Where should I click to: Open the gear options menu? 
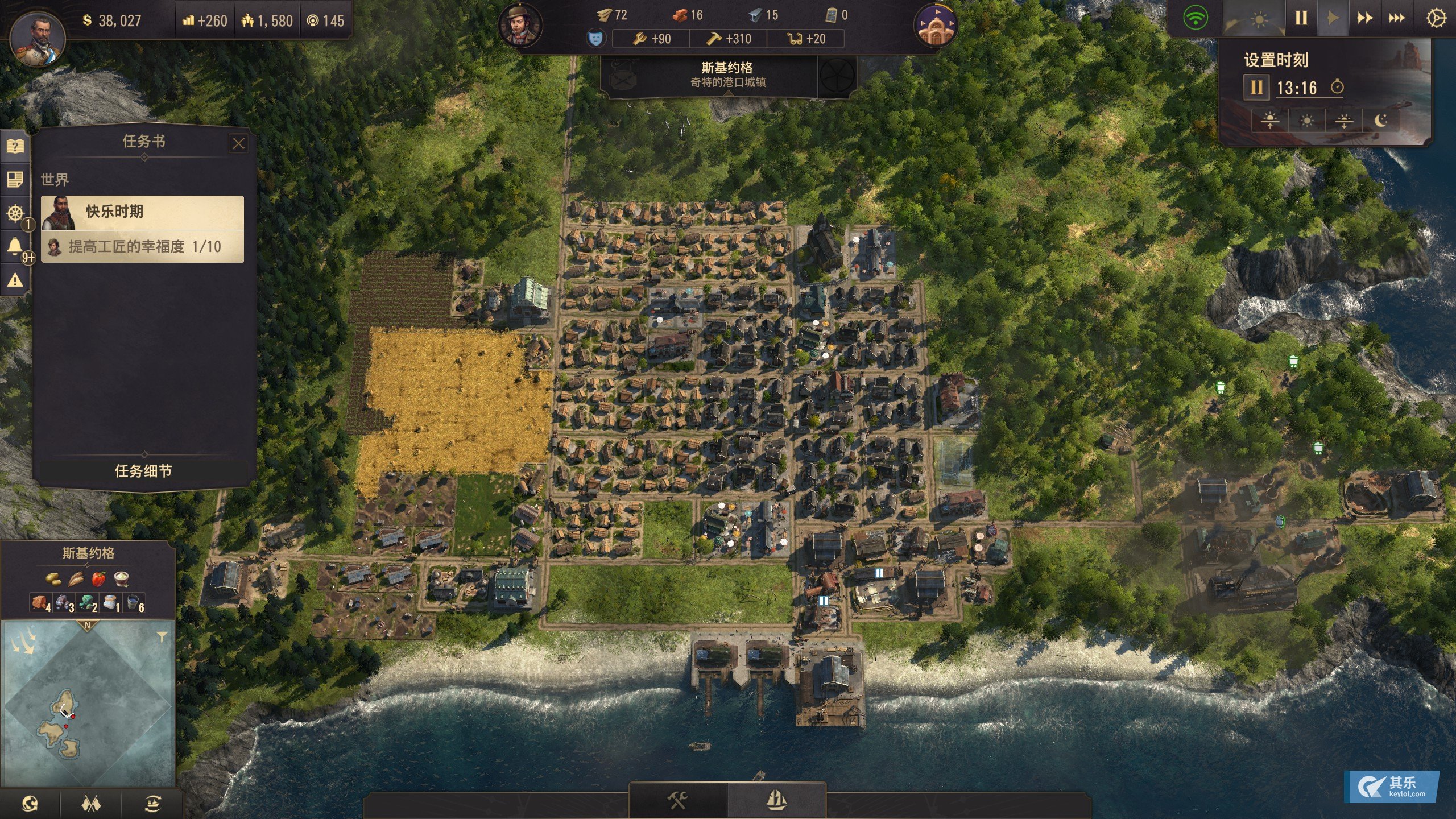coord(1436,18)
